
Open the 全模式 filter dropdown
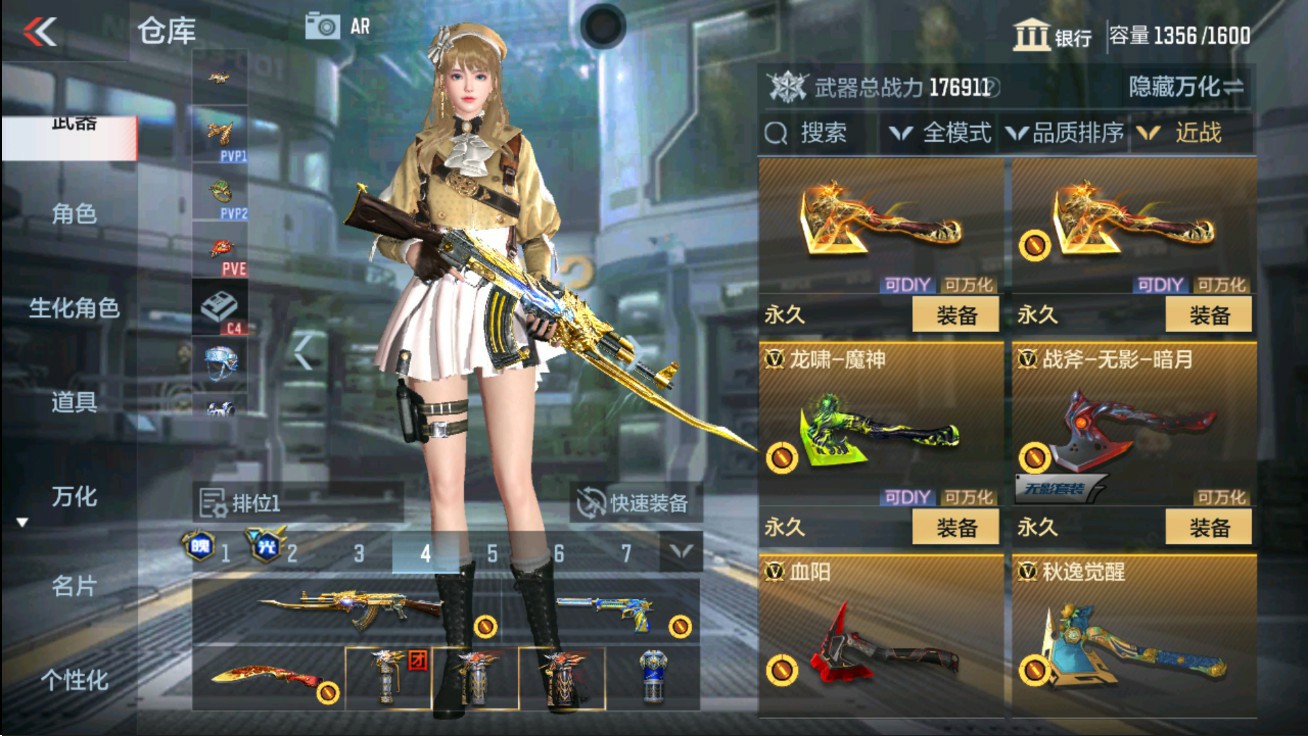click(948, 131)
